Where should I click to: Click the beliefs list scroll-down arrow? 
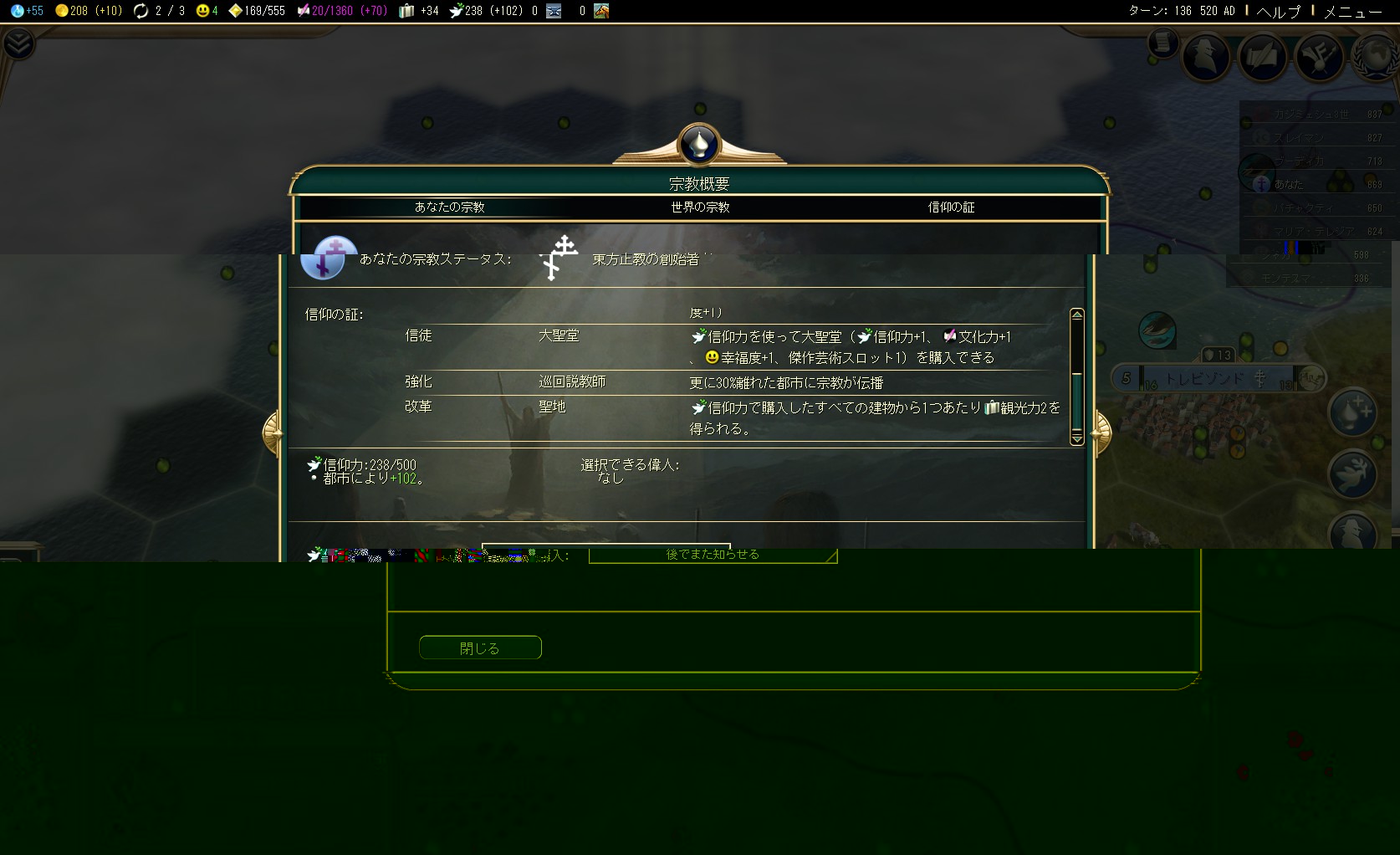[1077, 438]
